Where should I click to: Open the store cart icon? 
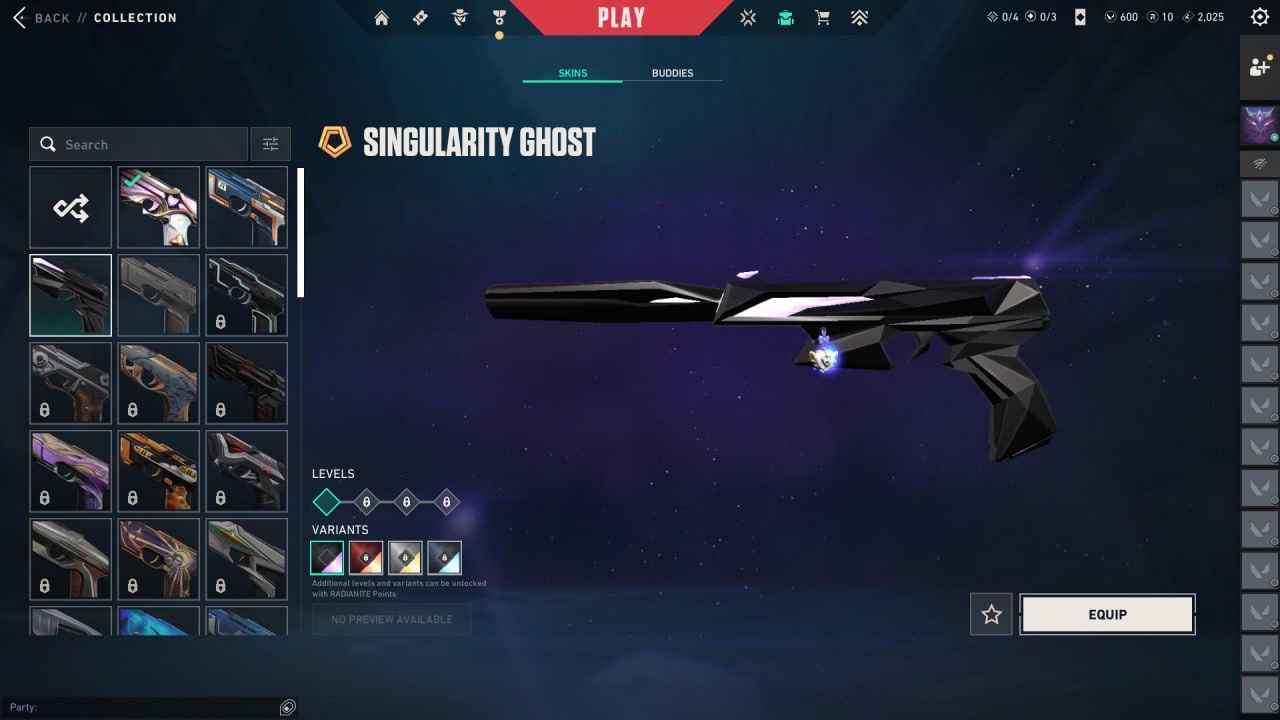pyautogui.click(x=822, y=18)
